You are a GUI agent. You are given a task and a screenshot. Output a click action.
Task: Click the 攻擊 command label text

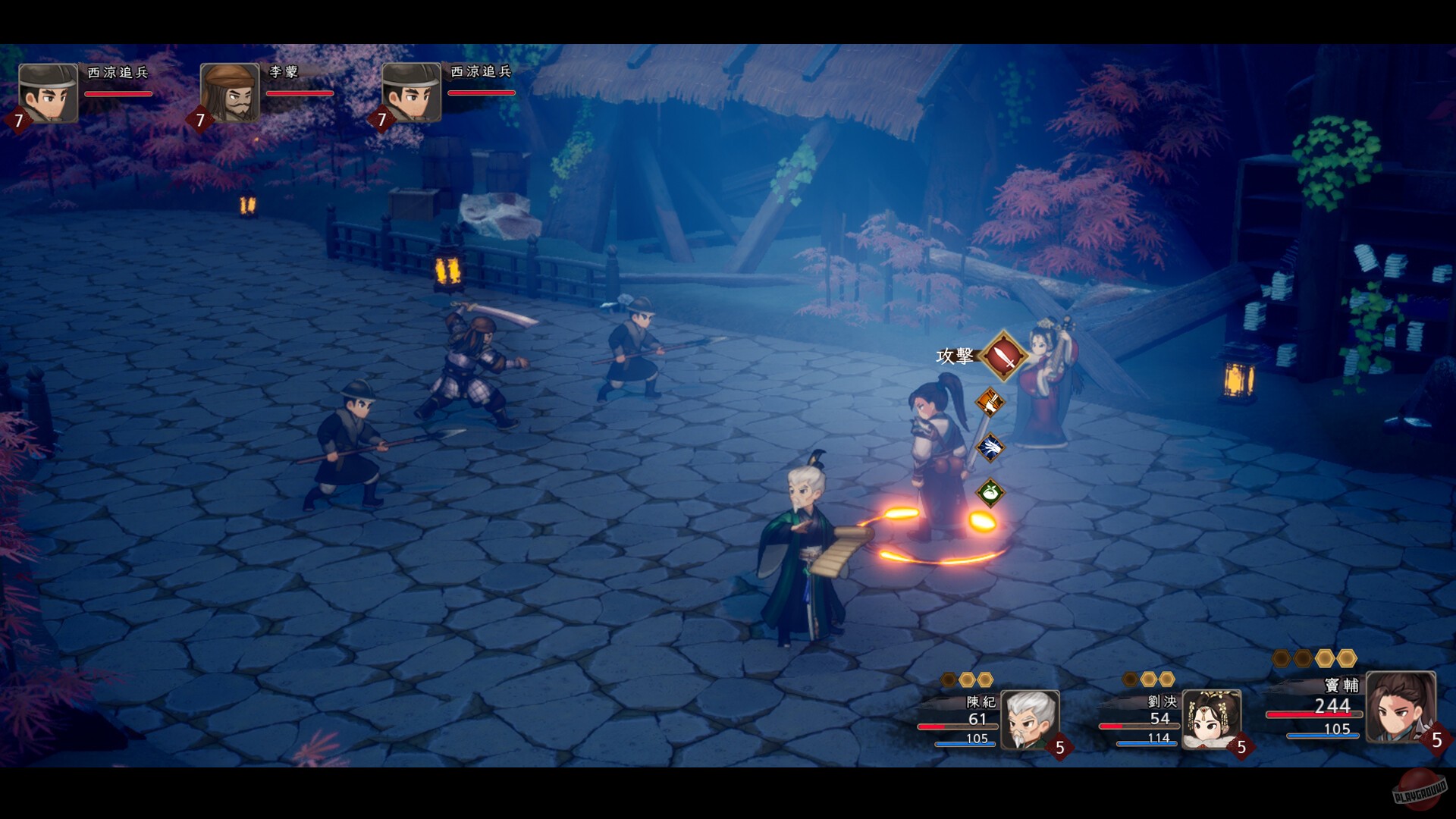click(x=955, y=356)
